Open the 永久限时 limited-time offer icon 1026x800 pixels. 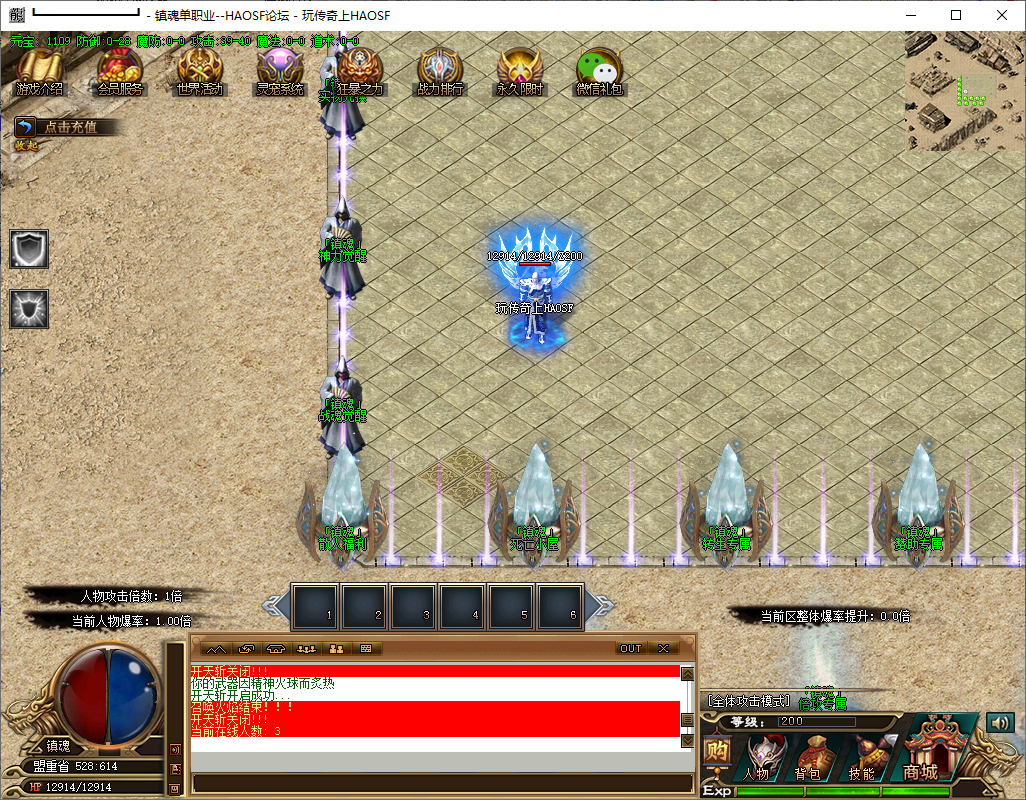[x=520, y=70]
